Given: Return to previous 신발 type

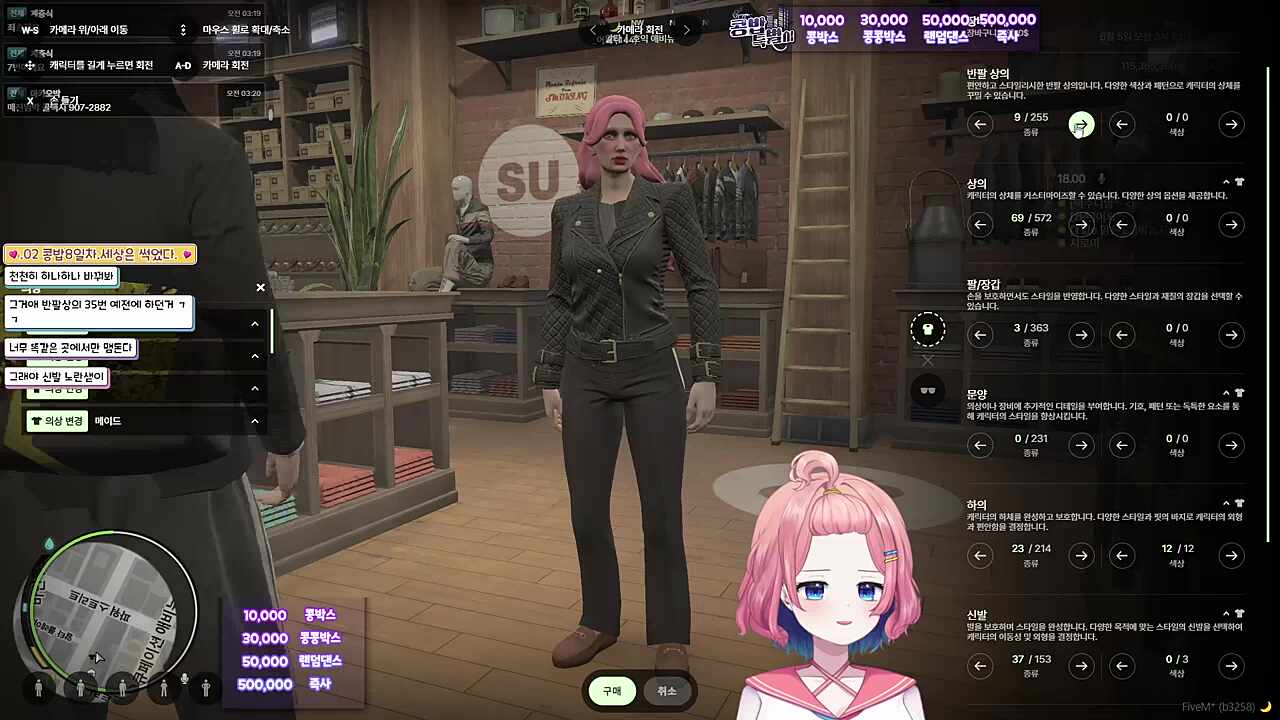Looking at the screenshot, I should click(981, 665).
